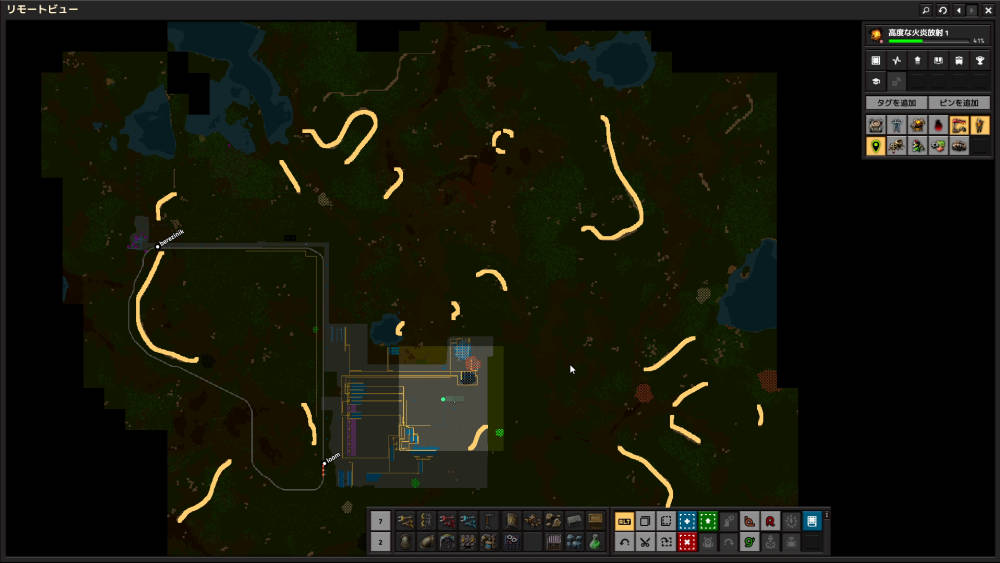Select the green science flask hotbar slot
The image size is (1000, 563).
pos(594,541)
